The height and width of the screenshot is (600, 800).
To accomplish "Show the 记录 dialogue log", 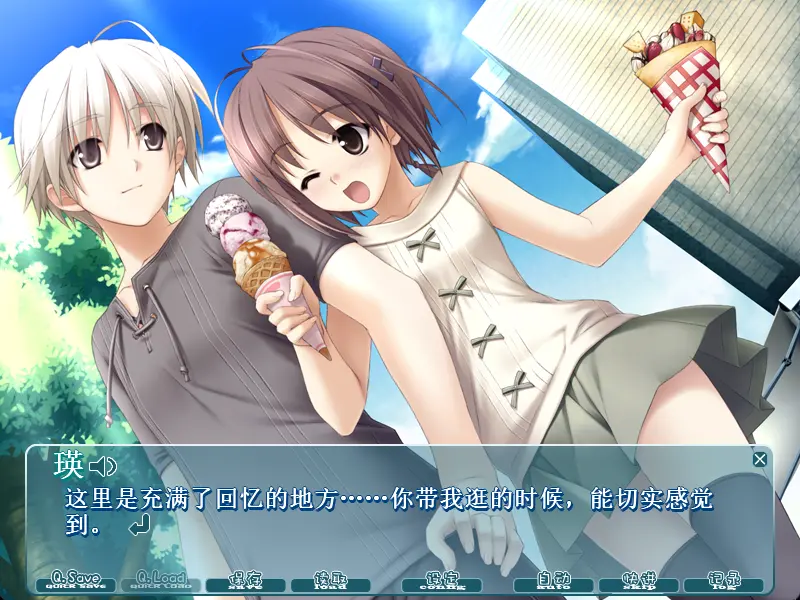I will tap(723, 580).
